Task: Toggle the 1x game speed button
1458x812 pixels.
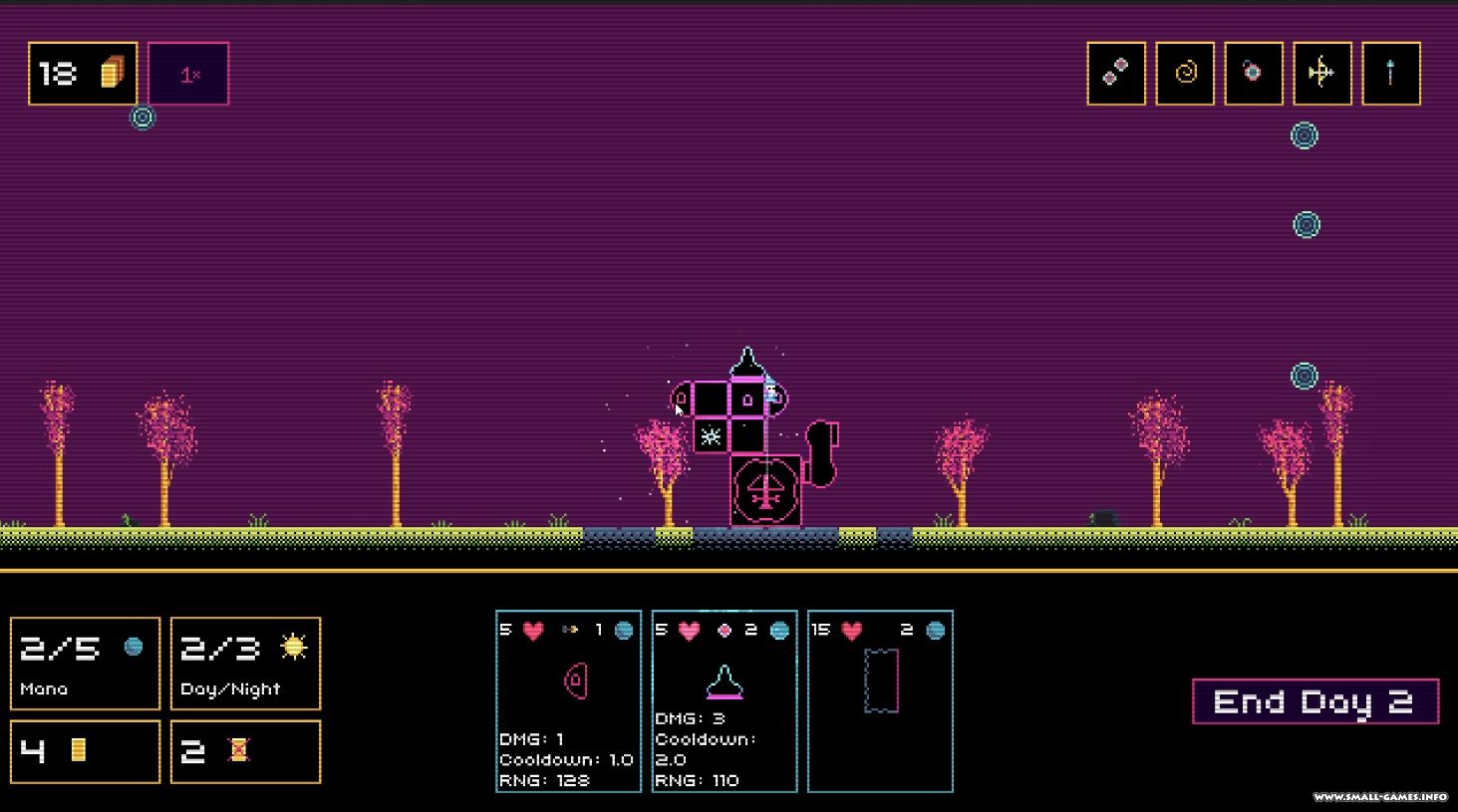Action: point(188,74)
